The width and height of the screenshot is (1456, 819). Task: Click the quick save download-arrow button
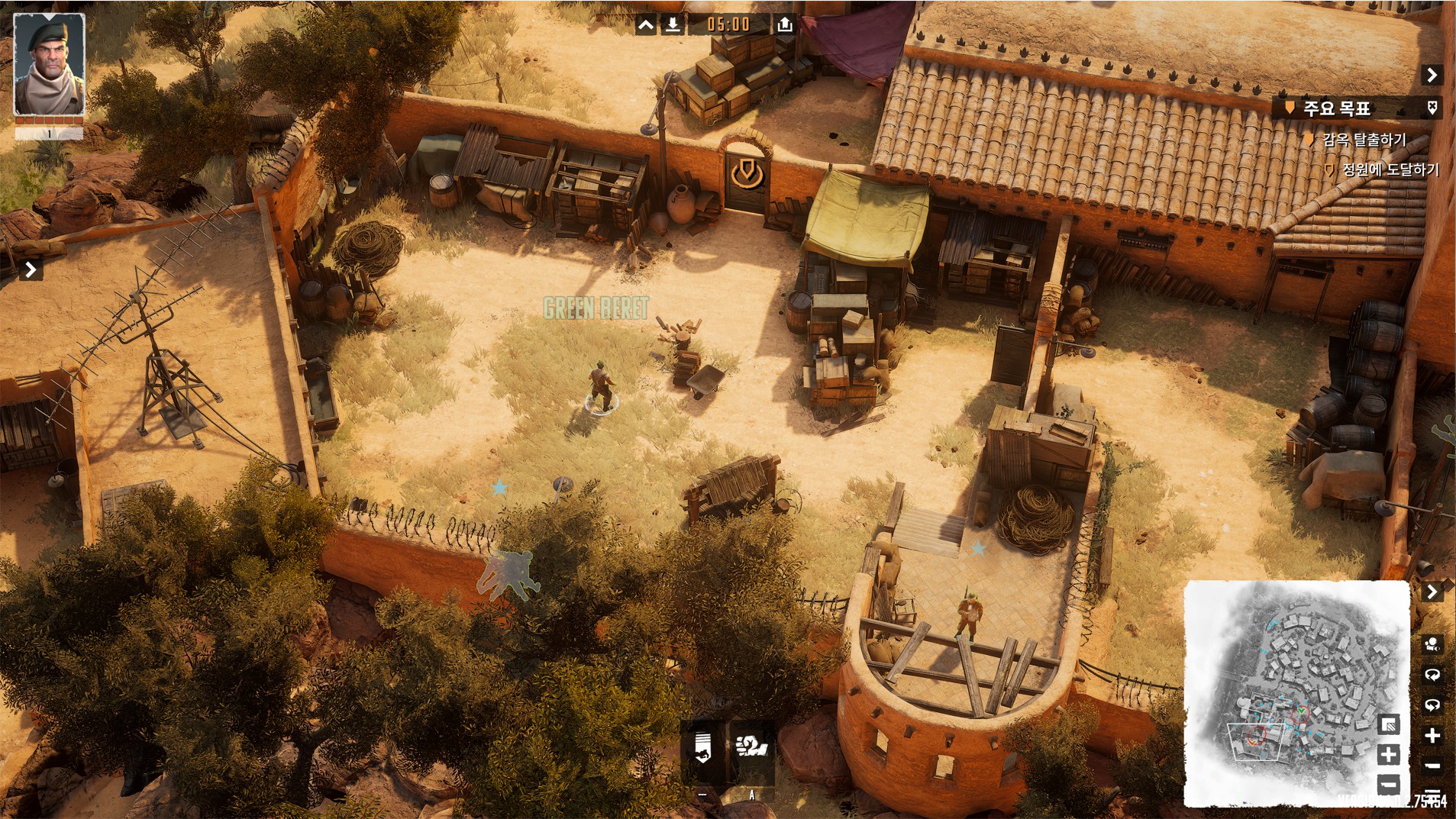673,25
